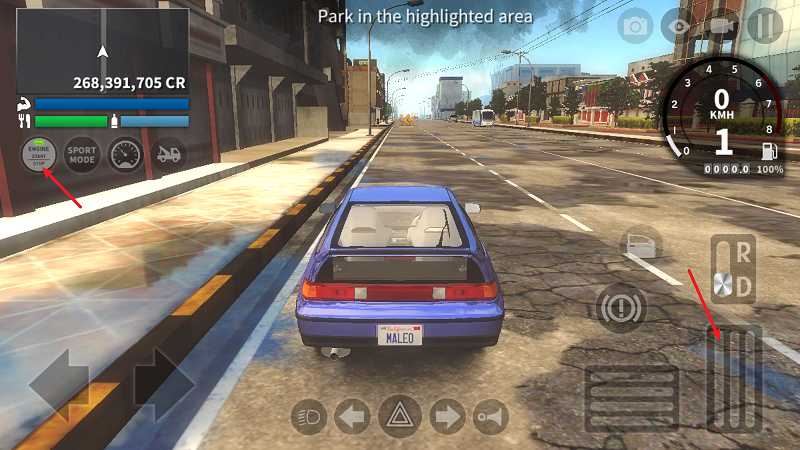
Task: Open the car door icon
Action: tap(640, 244)
